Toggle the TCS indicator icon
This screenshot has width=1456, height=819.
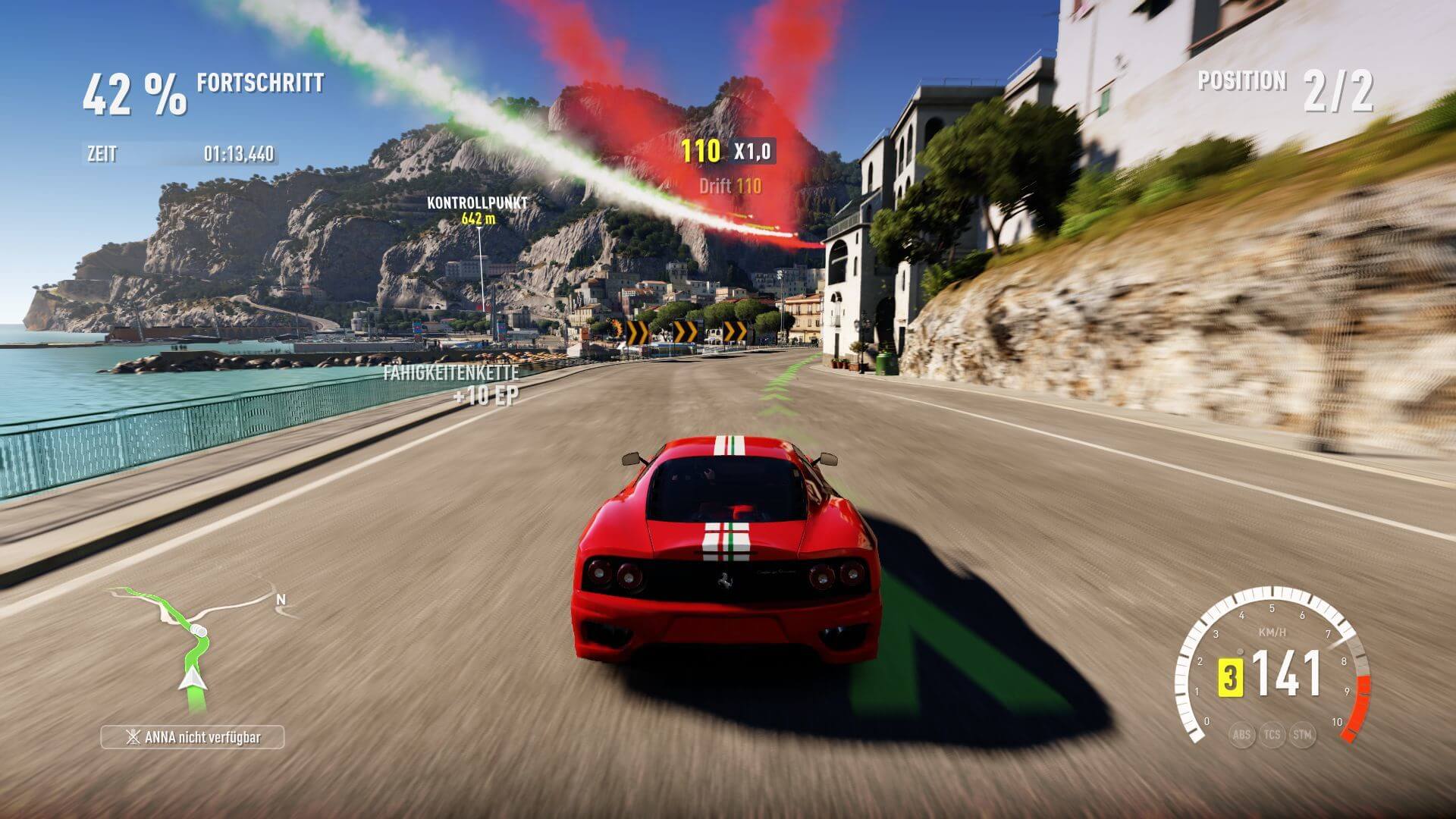[1272, 734]
